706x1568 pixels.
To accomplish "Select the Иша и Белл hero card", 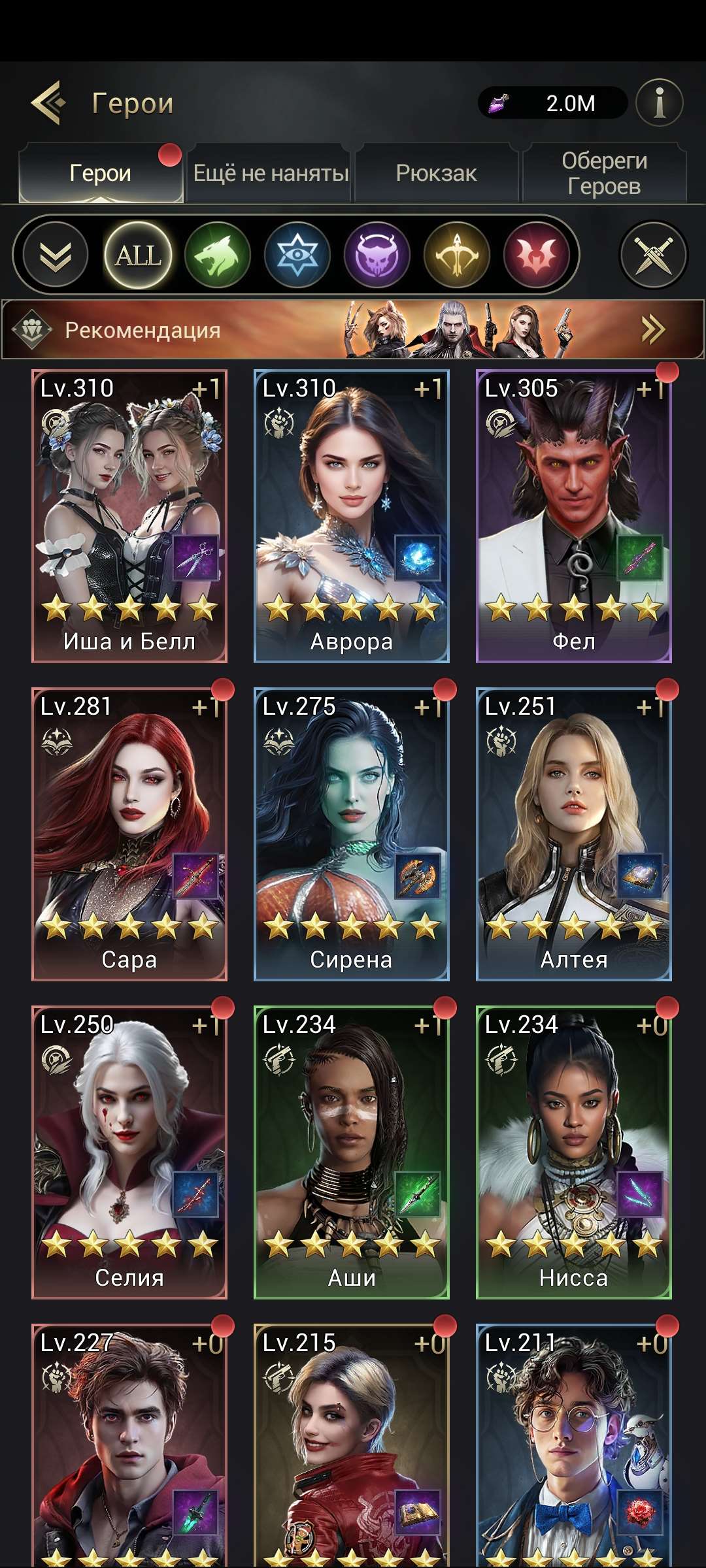I will (x=129, y=516).
